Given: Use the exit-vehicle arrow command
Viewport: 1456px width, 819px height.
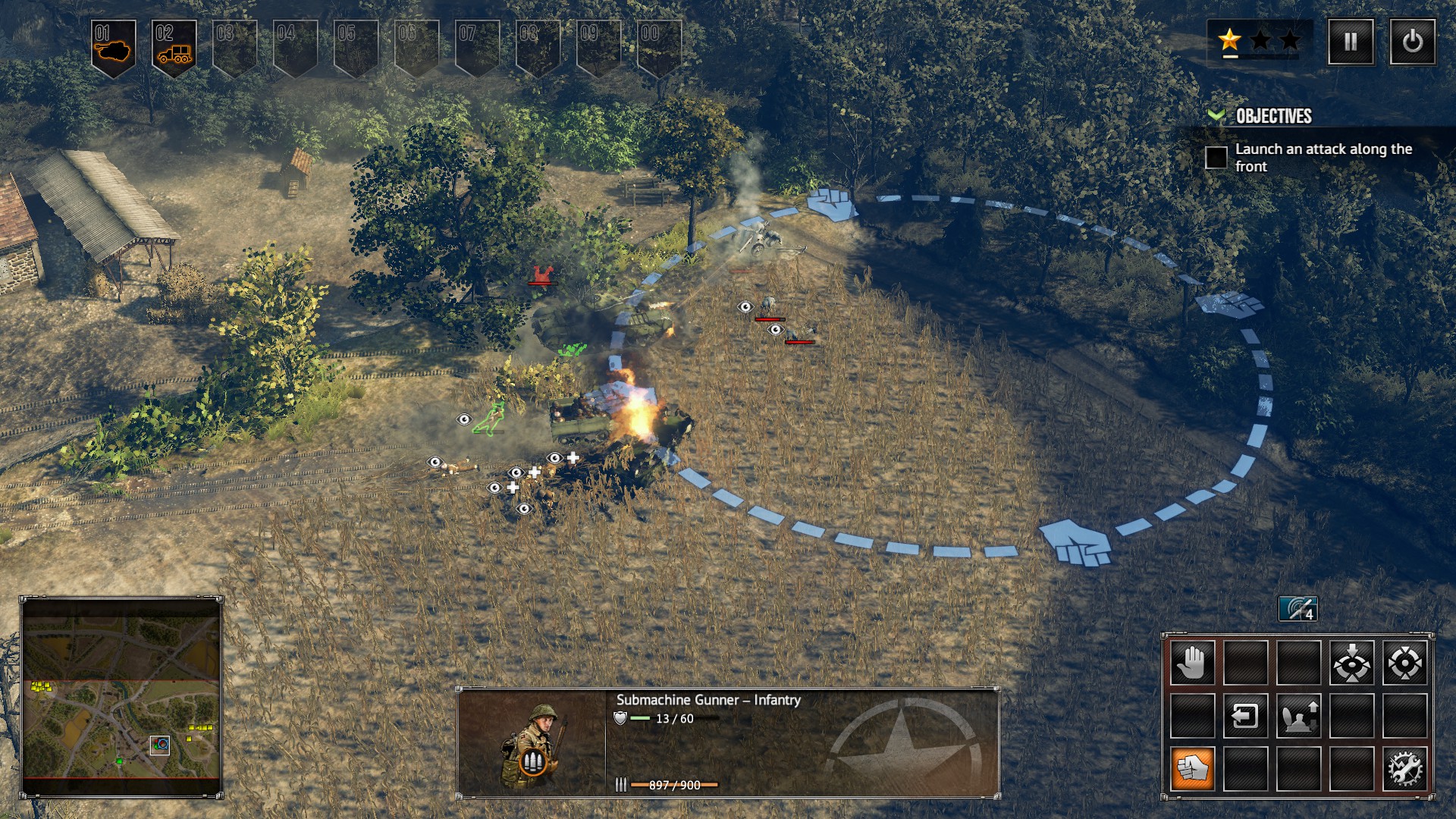Looking at the screenshot, I should click(x=1245, y=716).
